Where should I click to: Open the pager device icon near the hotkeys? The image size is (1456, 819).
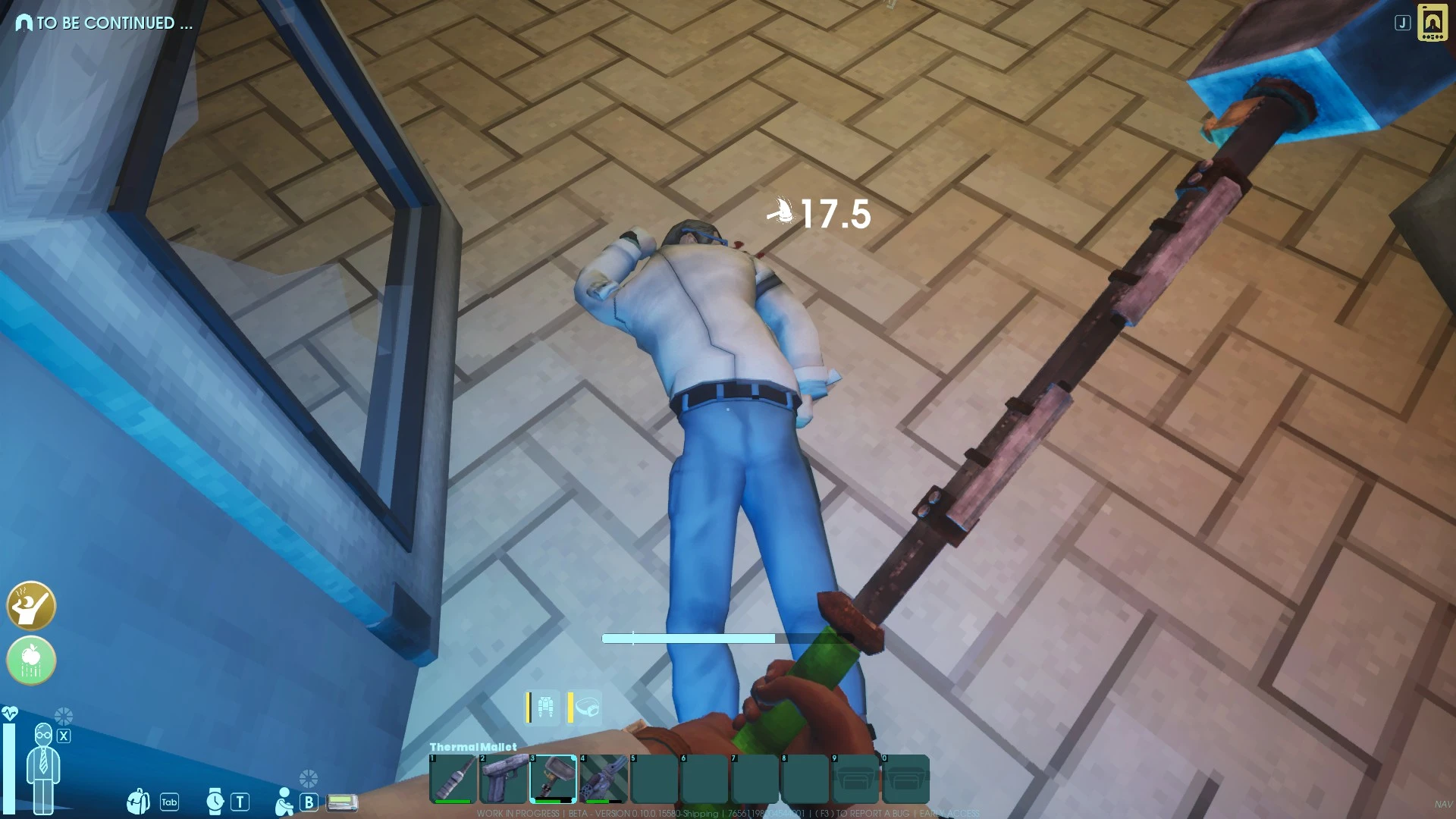click(x=341, y=801)
